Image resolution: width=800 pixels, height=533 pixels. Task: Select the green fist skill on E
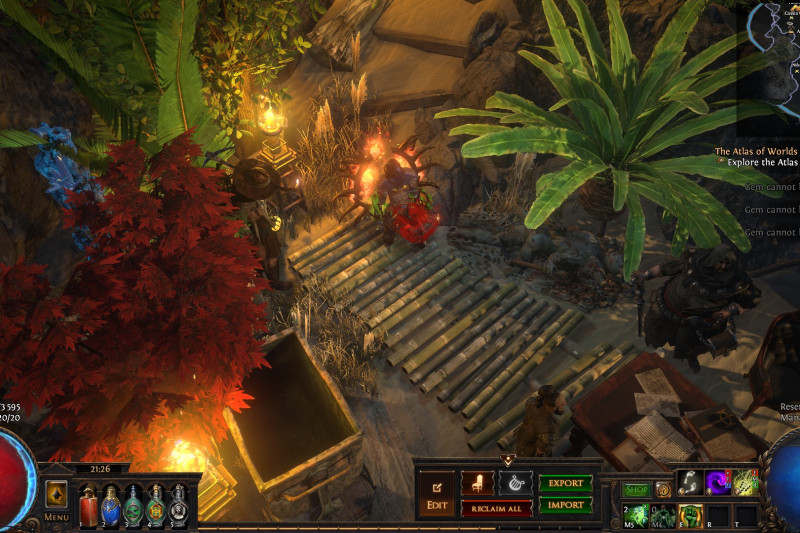tap(689, 514)
